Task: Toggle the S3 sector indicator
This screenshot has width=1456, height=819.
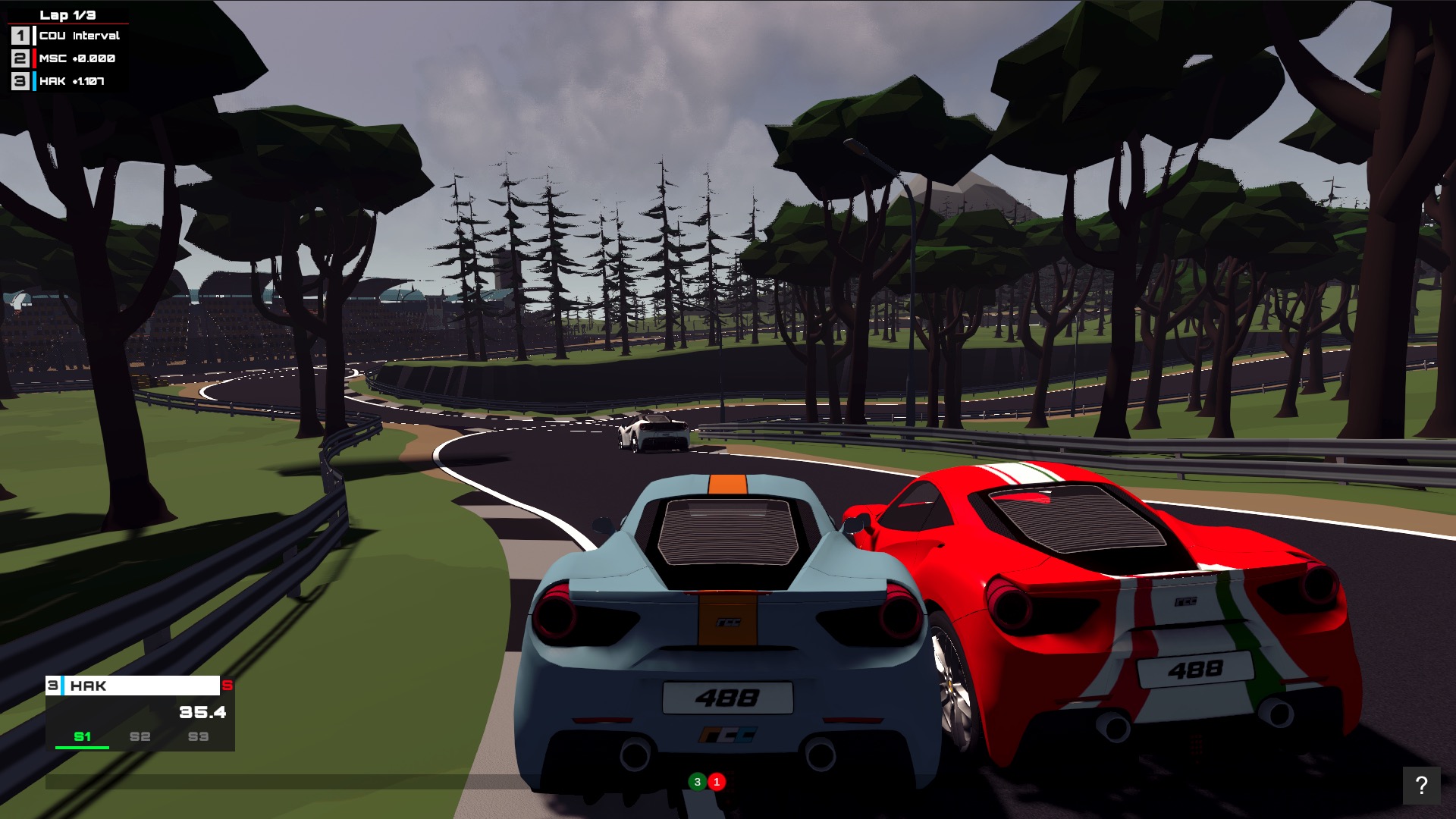Action: pos(197,736)
